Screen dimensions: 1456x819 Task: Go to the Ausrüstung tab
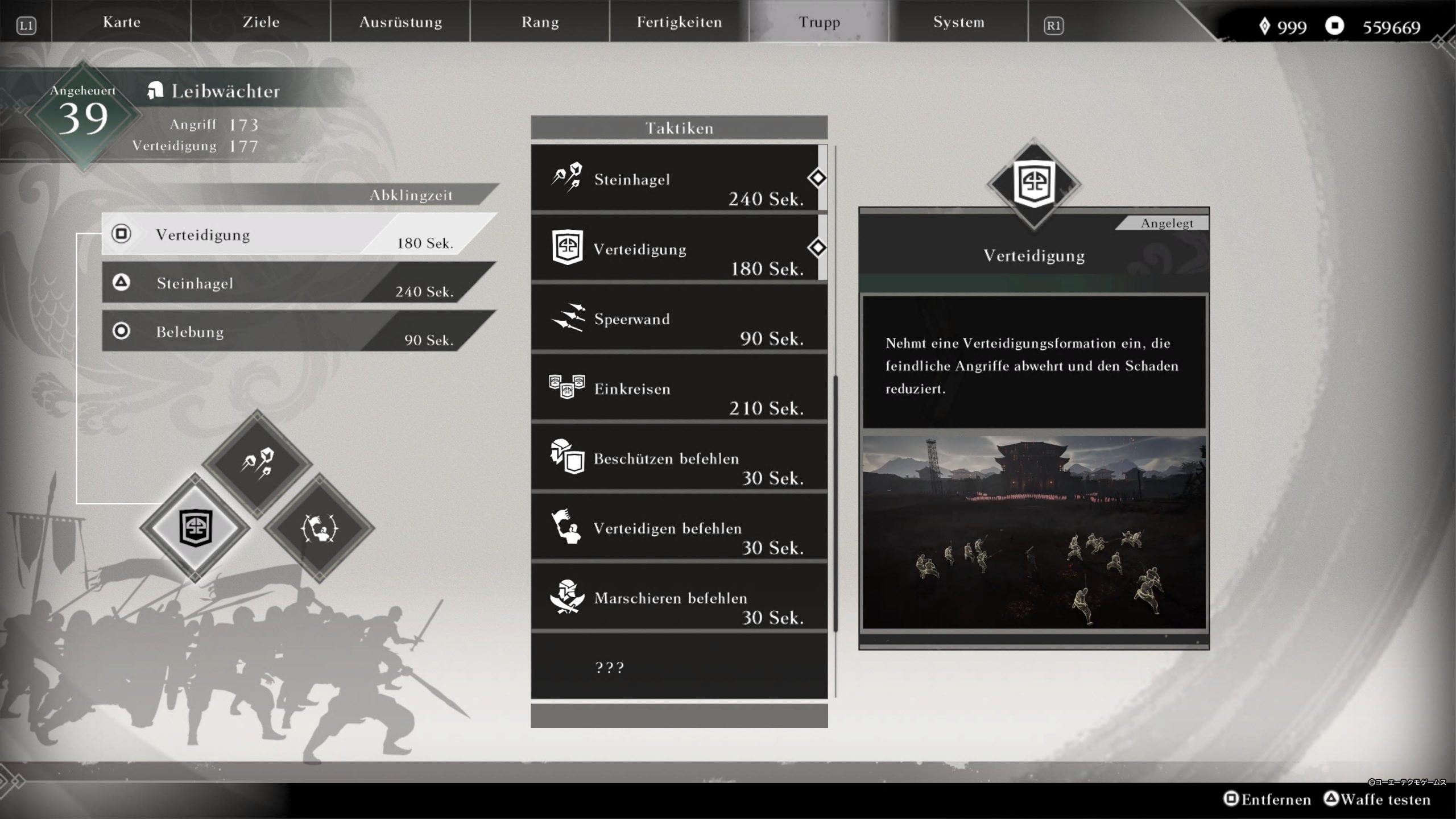click(400, 22)
